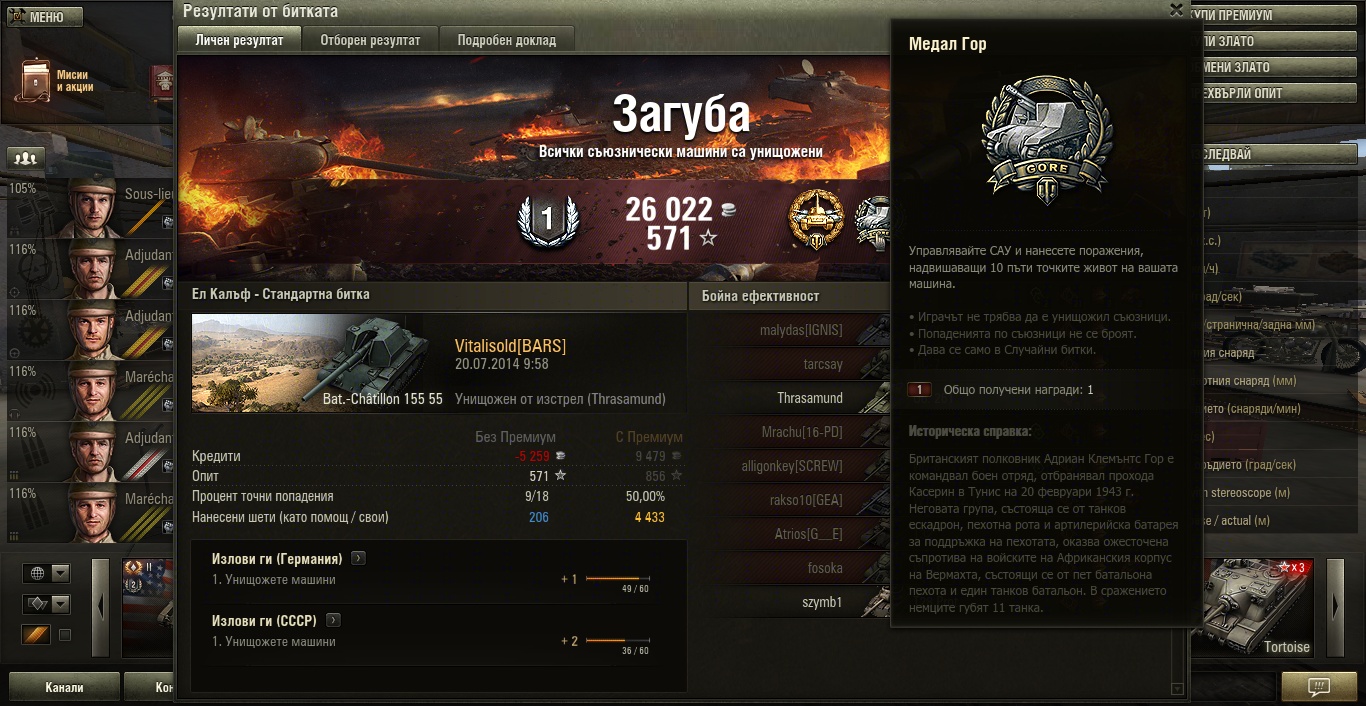This screenshot has width=1366, height=706.
Task: Expand the Излови ги (СССР) mission details
Action: pyautogui.click(x=334, y=620)
